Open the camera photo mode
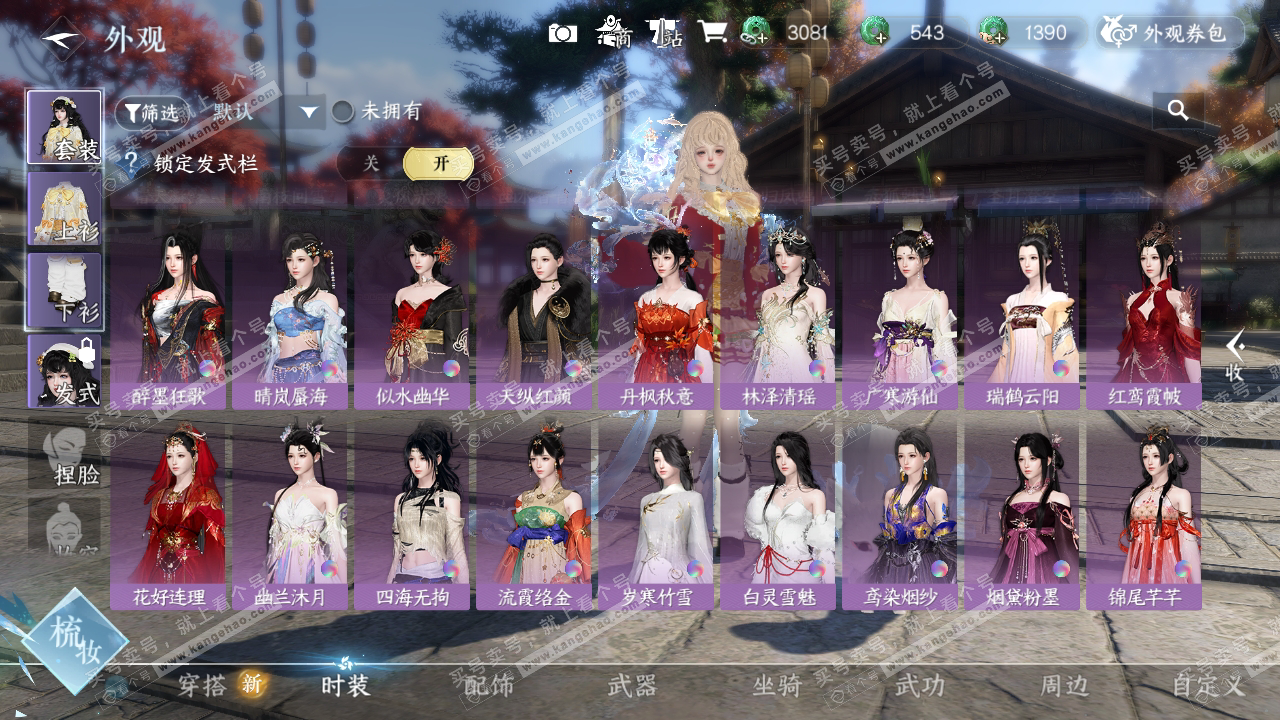1280x720 pixels. pos(563,33)
